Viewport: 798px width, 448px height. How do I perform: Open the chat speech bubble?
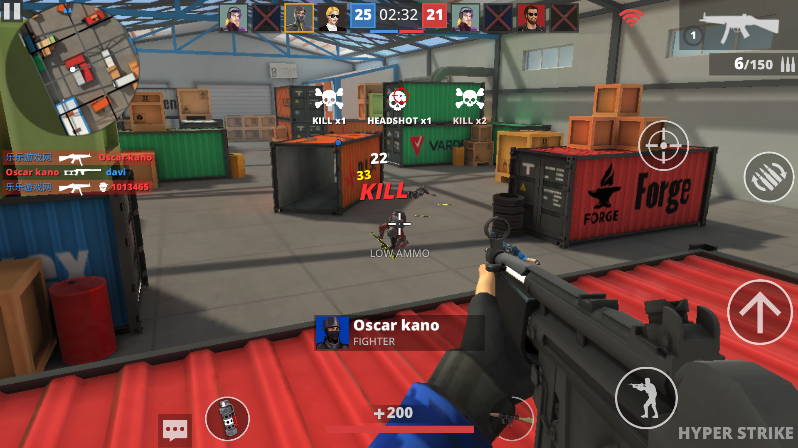click(x=175, y=431)
